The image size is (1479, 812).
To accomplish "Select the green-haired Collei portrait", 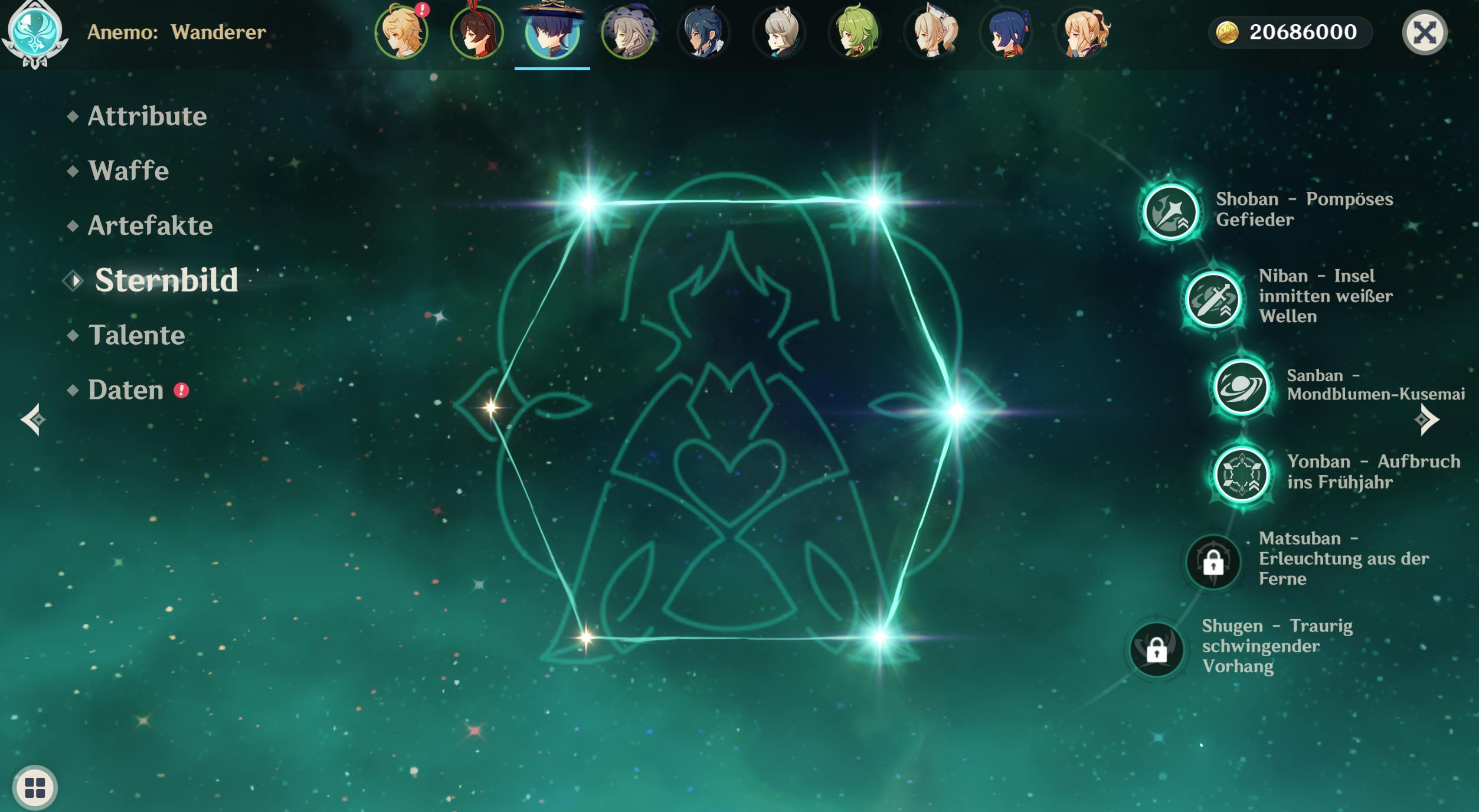I will pos(855,32).
